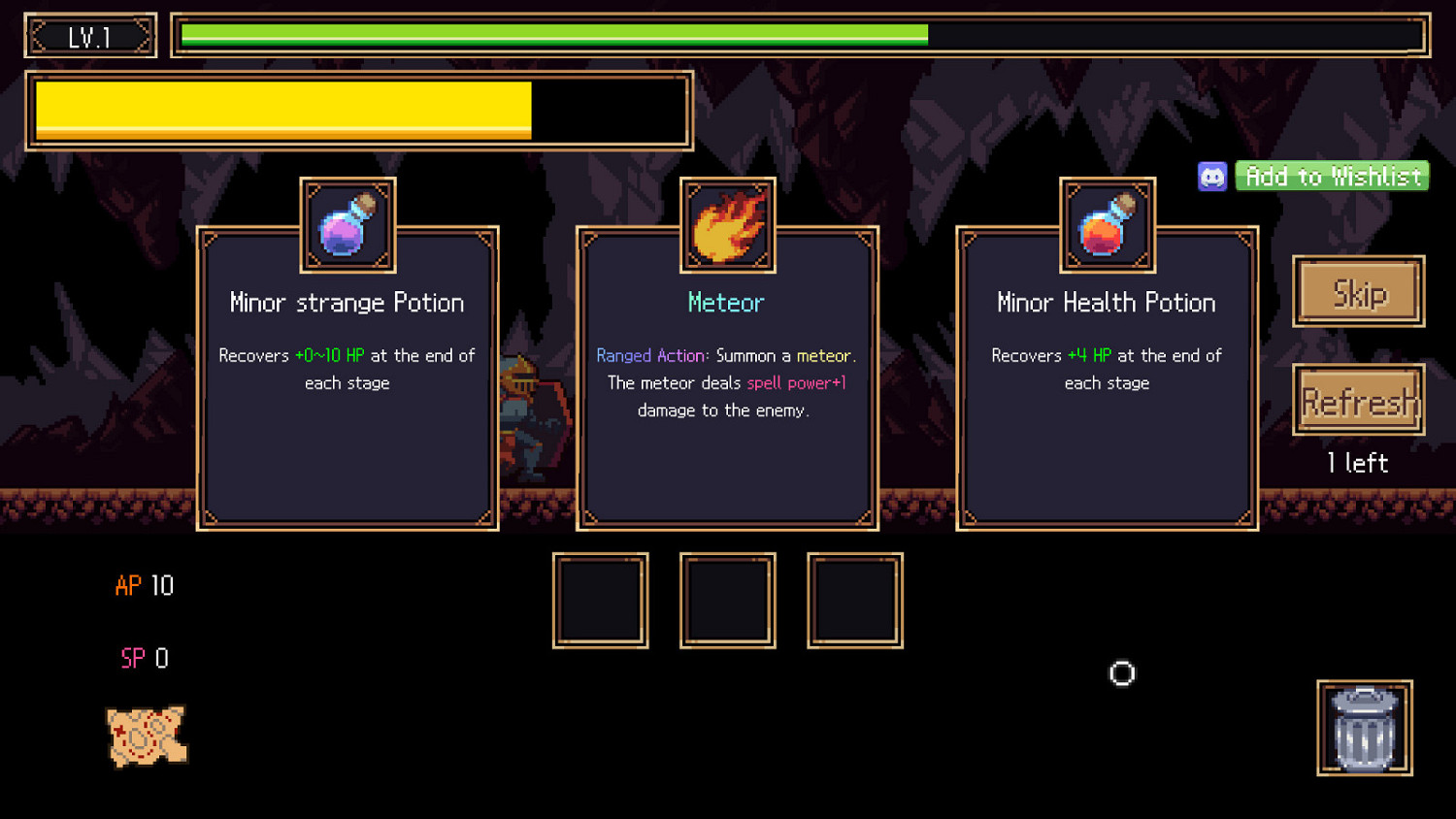Select the Minor strange Potion bottle icon
This screenshot has width=1456, height=819.
347,225
